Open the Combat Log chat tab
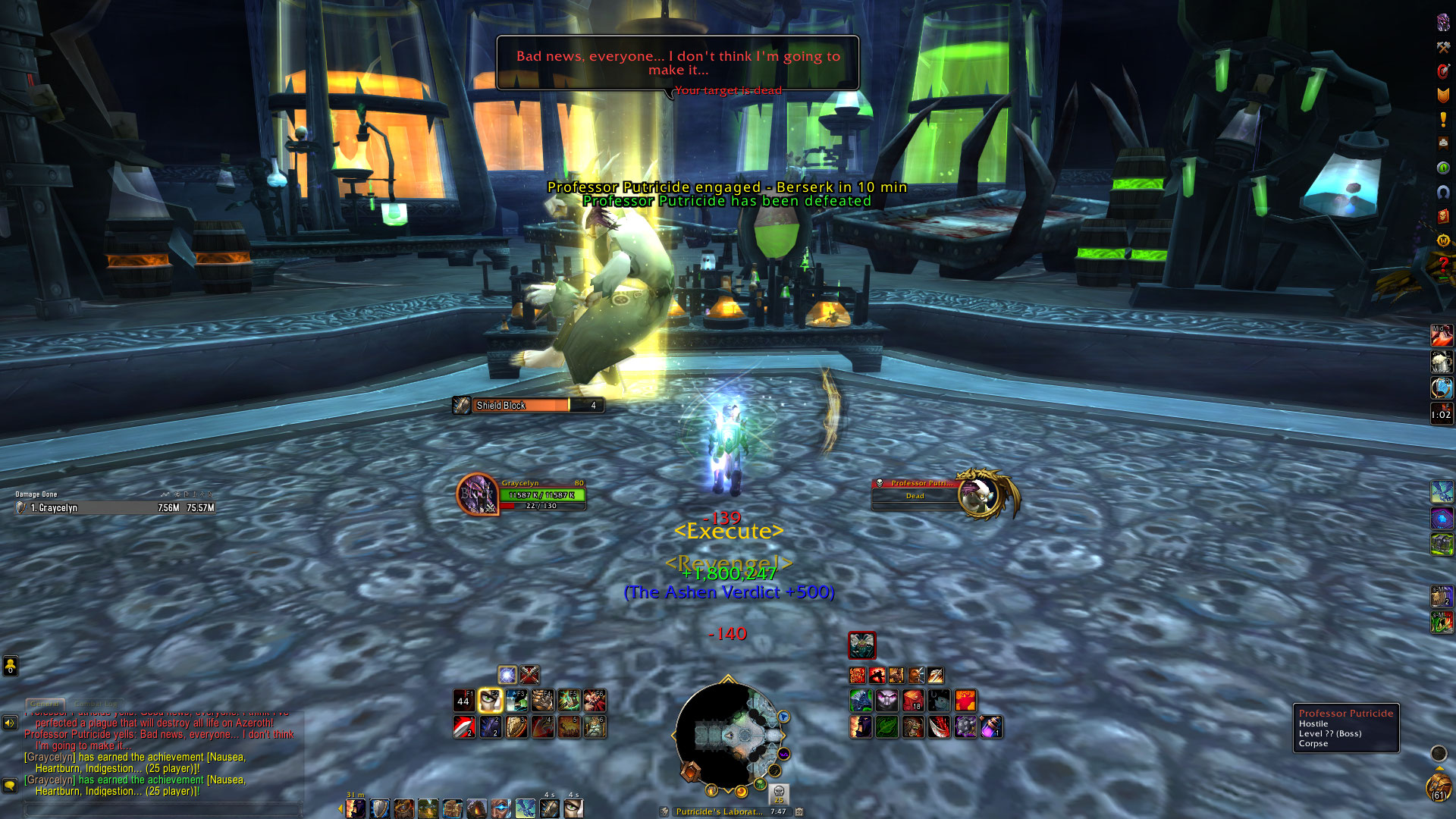Viewport: 1456px width, 819px height. tap(94, 704)
